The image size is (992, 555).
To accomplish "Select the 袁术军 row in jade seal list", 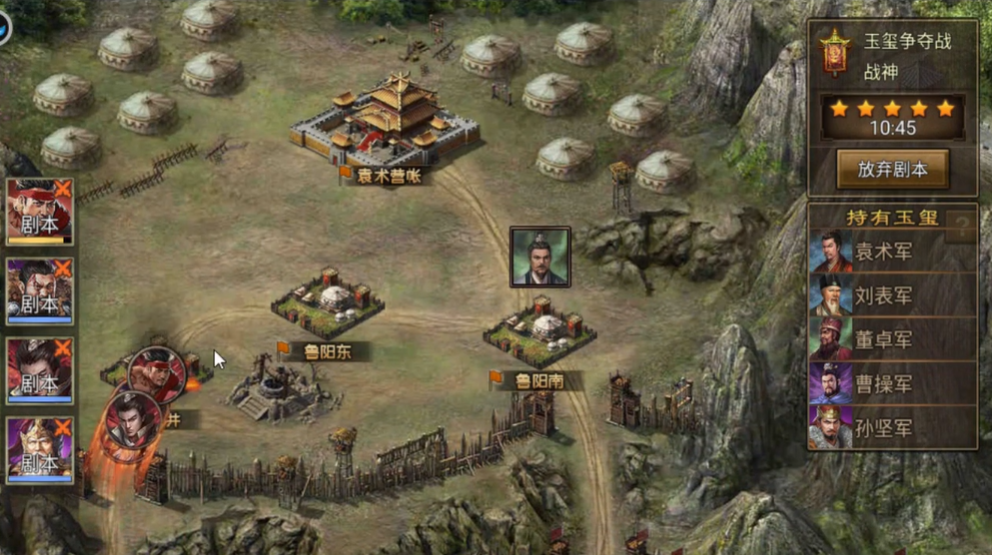I will click(x=892, y=252).
